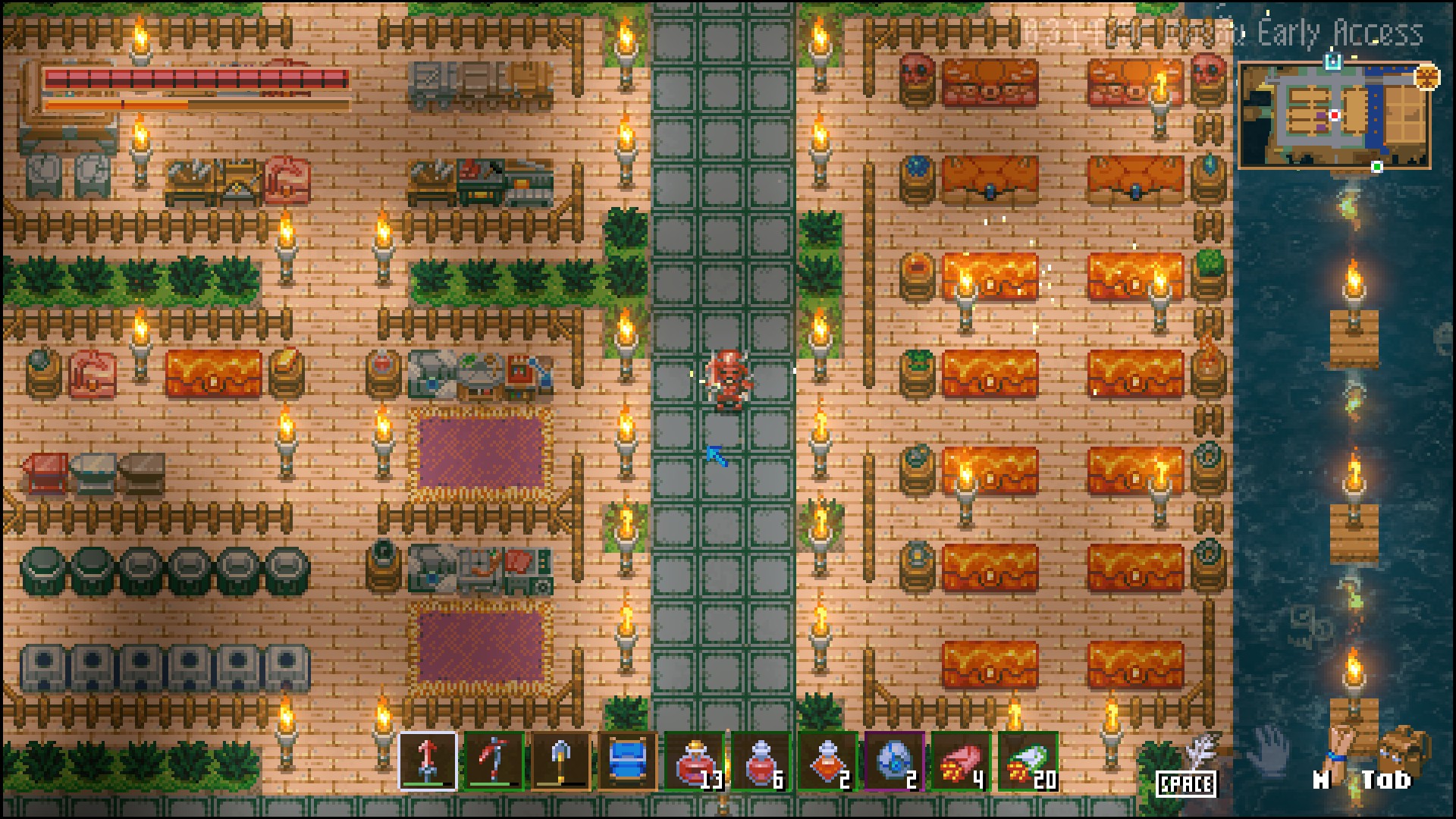
Task: Choose the orange diamond-shaped potion slot
Action: pyautogui.click(x=827, y=761)
